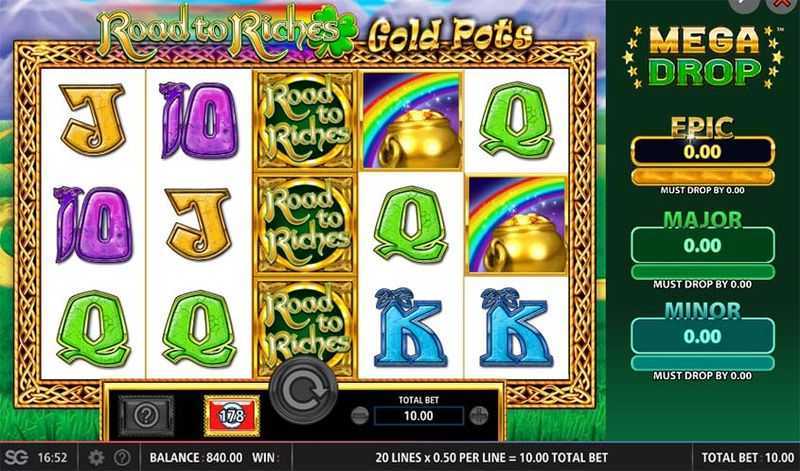Viewport: 800px width, 471px height.
Task: Increase total bet with the plus button
Action: click(477, 416)
